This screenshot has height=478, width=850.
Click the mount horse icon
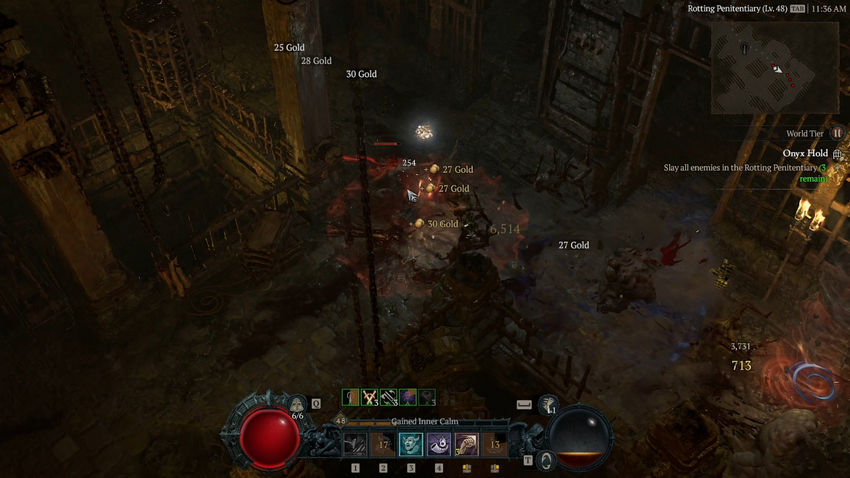pos(549,404)
